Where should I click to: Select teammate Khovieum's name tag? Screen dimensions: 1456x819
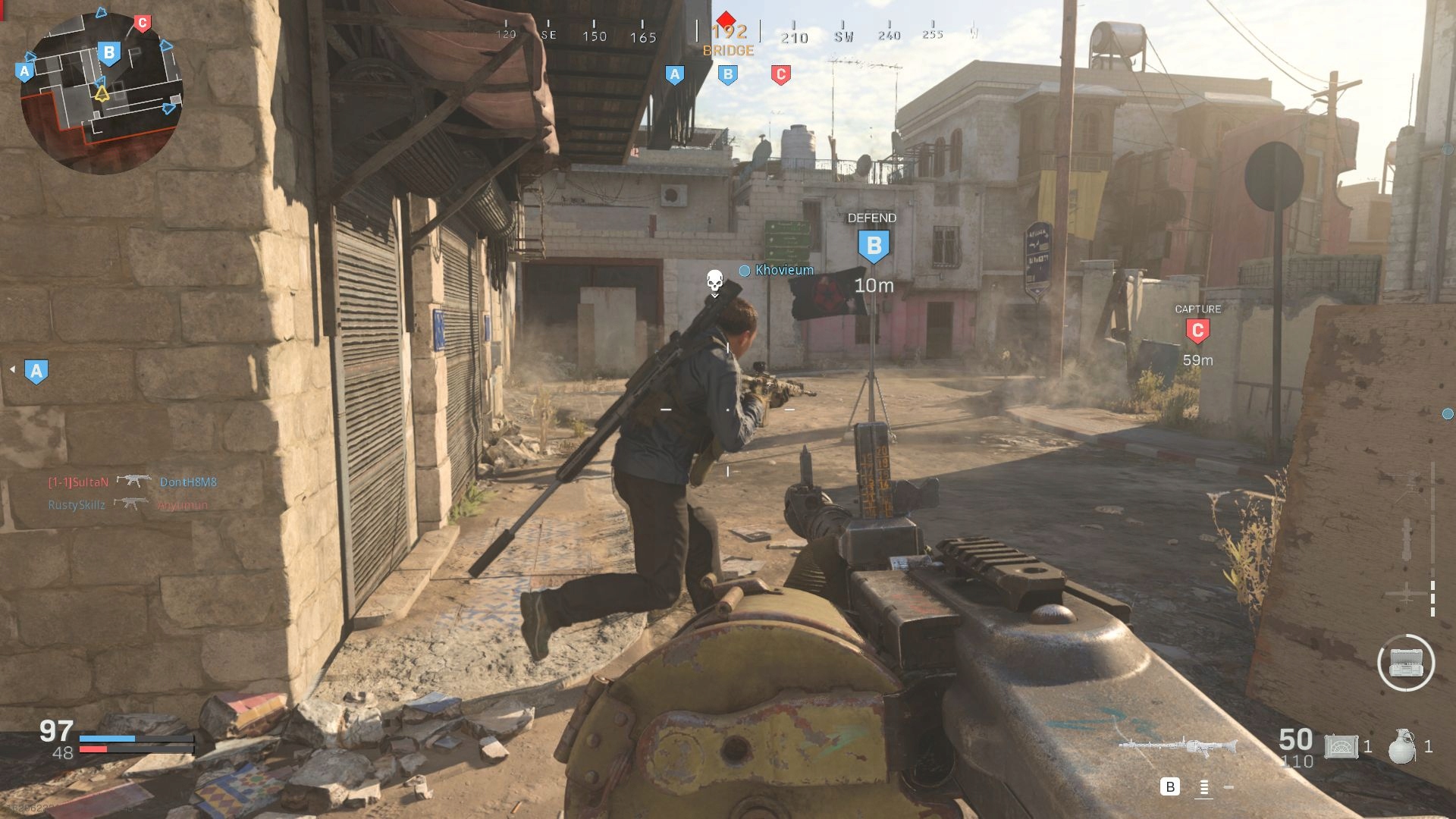(x=784, y=270)
